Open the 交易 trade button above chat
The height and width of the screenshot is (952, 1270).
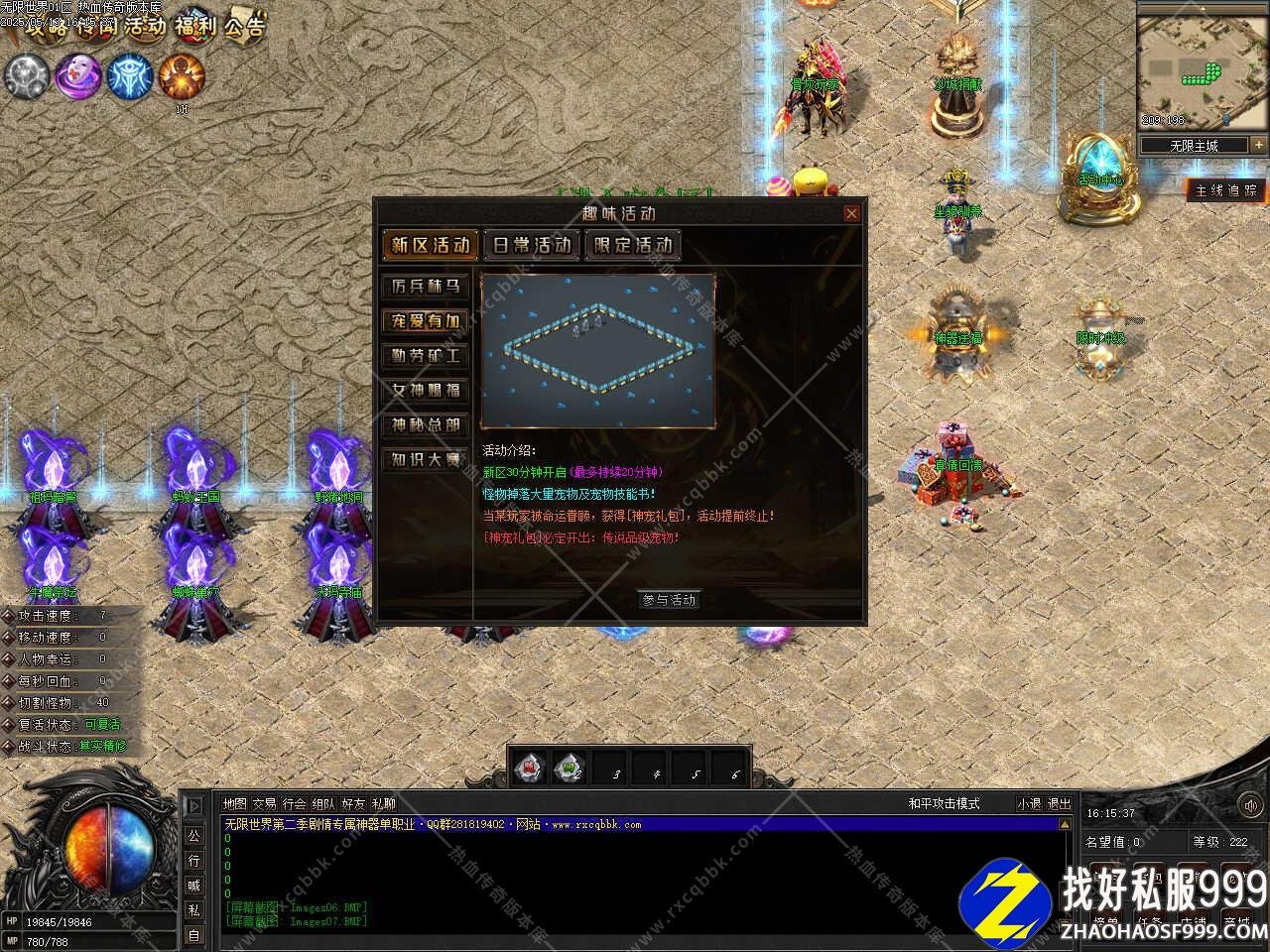(264, 804)
